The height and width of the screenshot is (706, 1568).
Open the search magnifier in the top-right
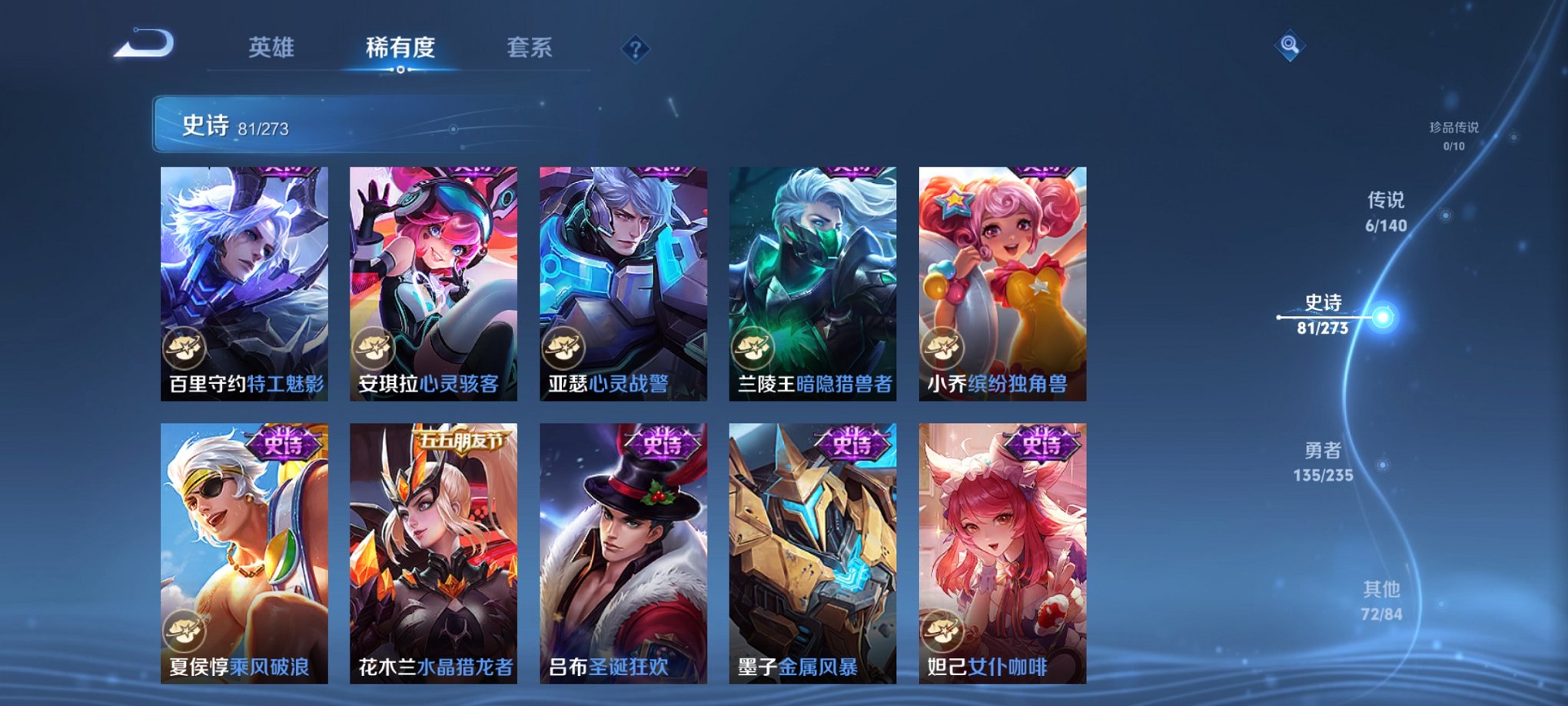(1290, 44)
